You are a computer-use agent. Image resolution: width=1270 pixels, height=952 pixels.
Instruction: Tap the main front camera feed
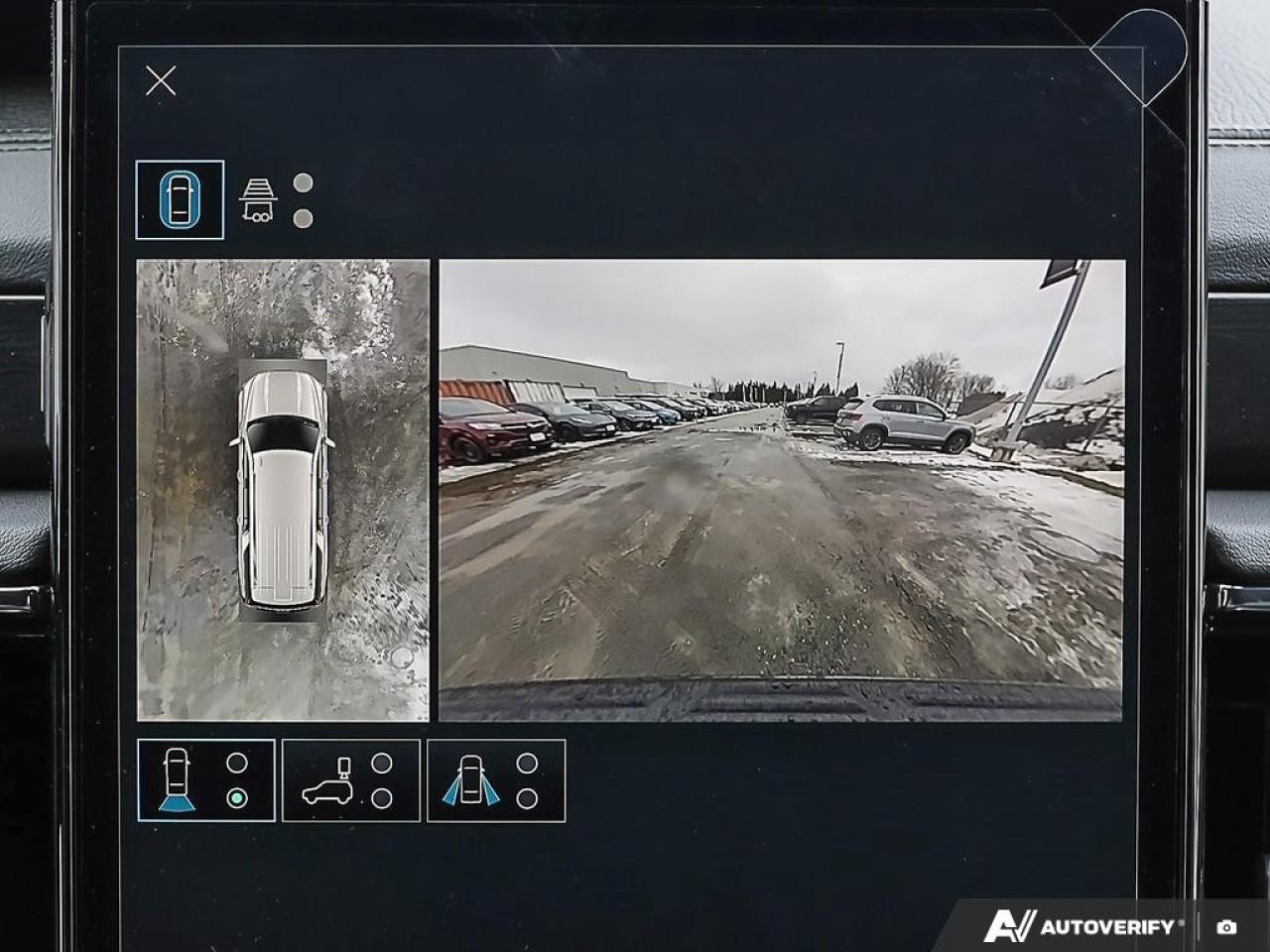(782, 490)
